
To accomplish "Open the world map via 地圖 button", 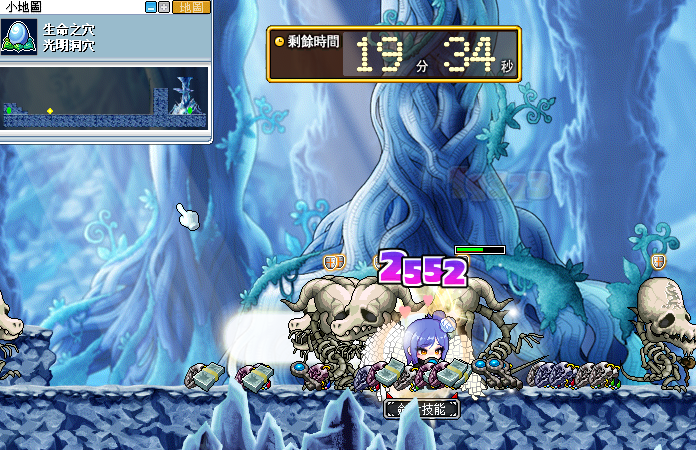I will (x=190, y=7).
